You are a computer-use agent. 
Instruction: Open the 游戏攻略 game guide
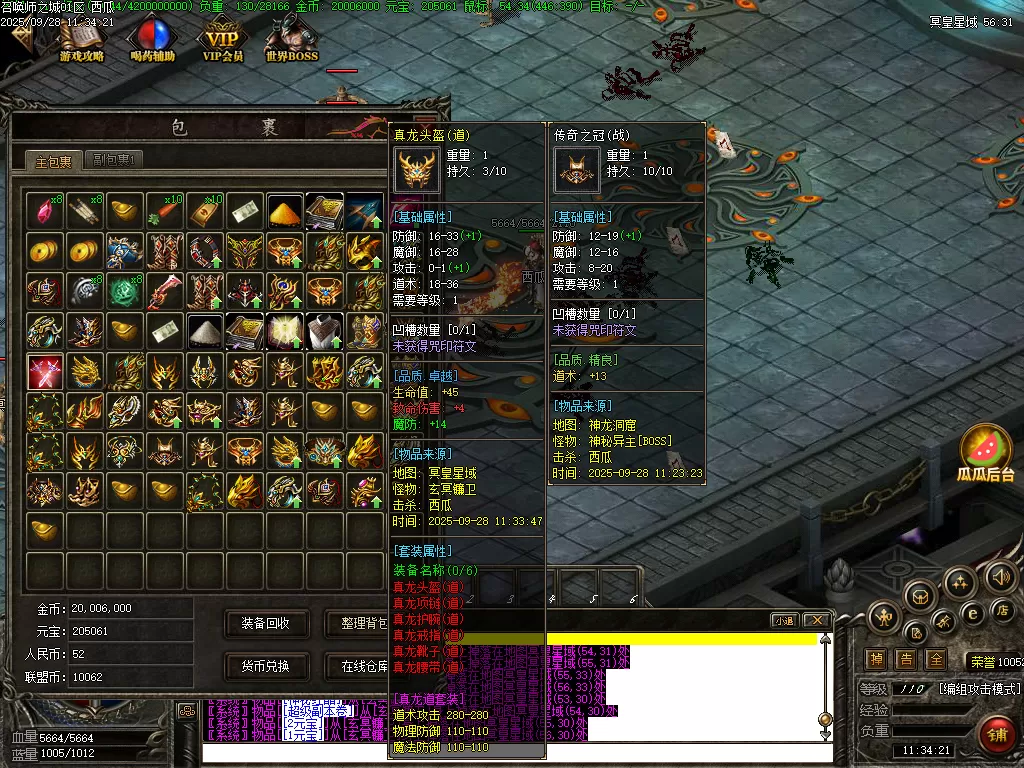[82, 40]
